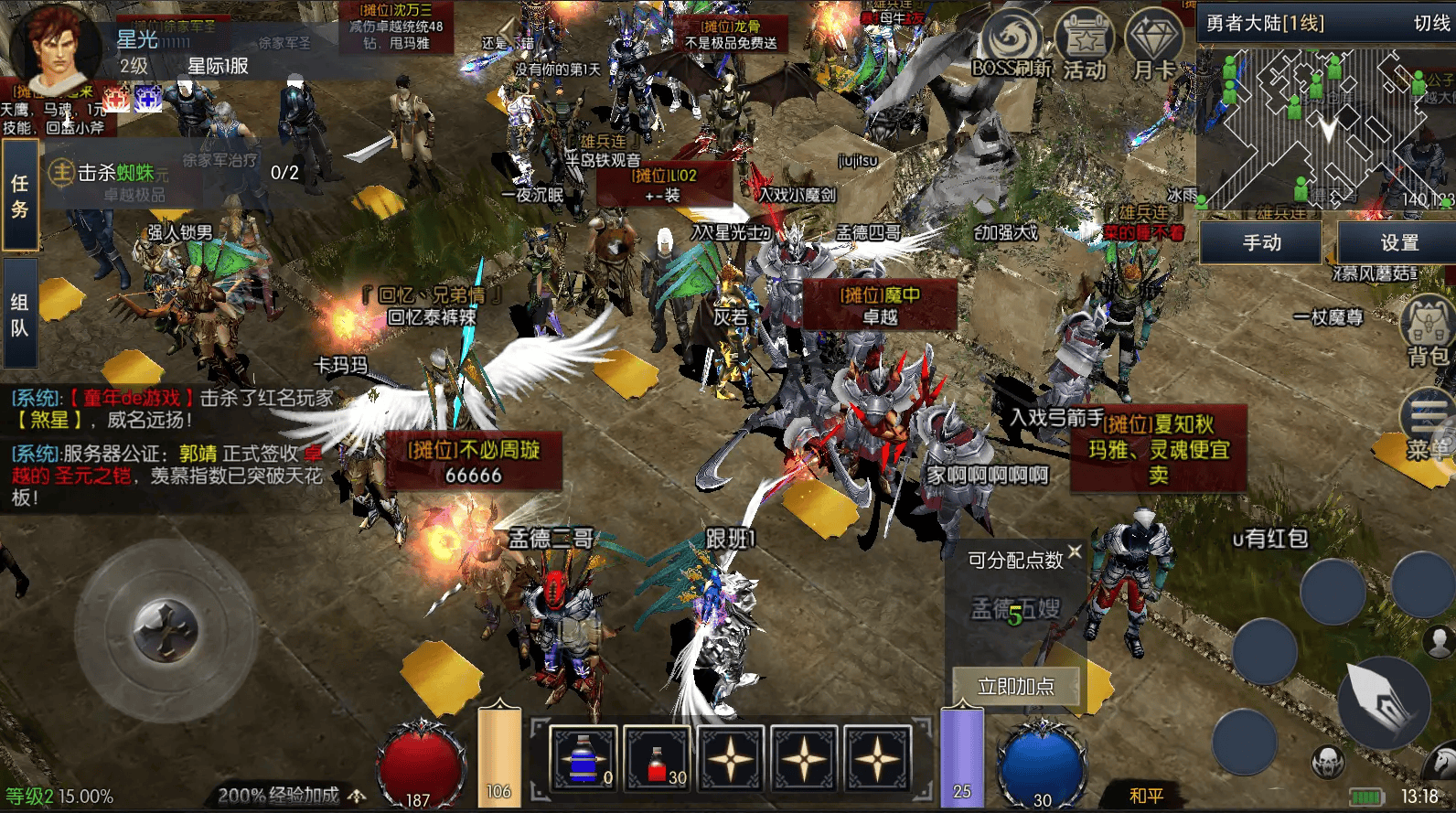Open the minimap of 勇者大陆
The image size is (1456, 813).
(1324, 128)
